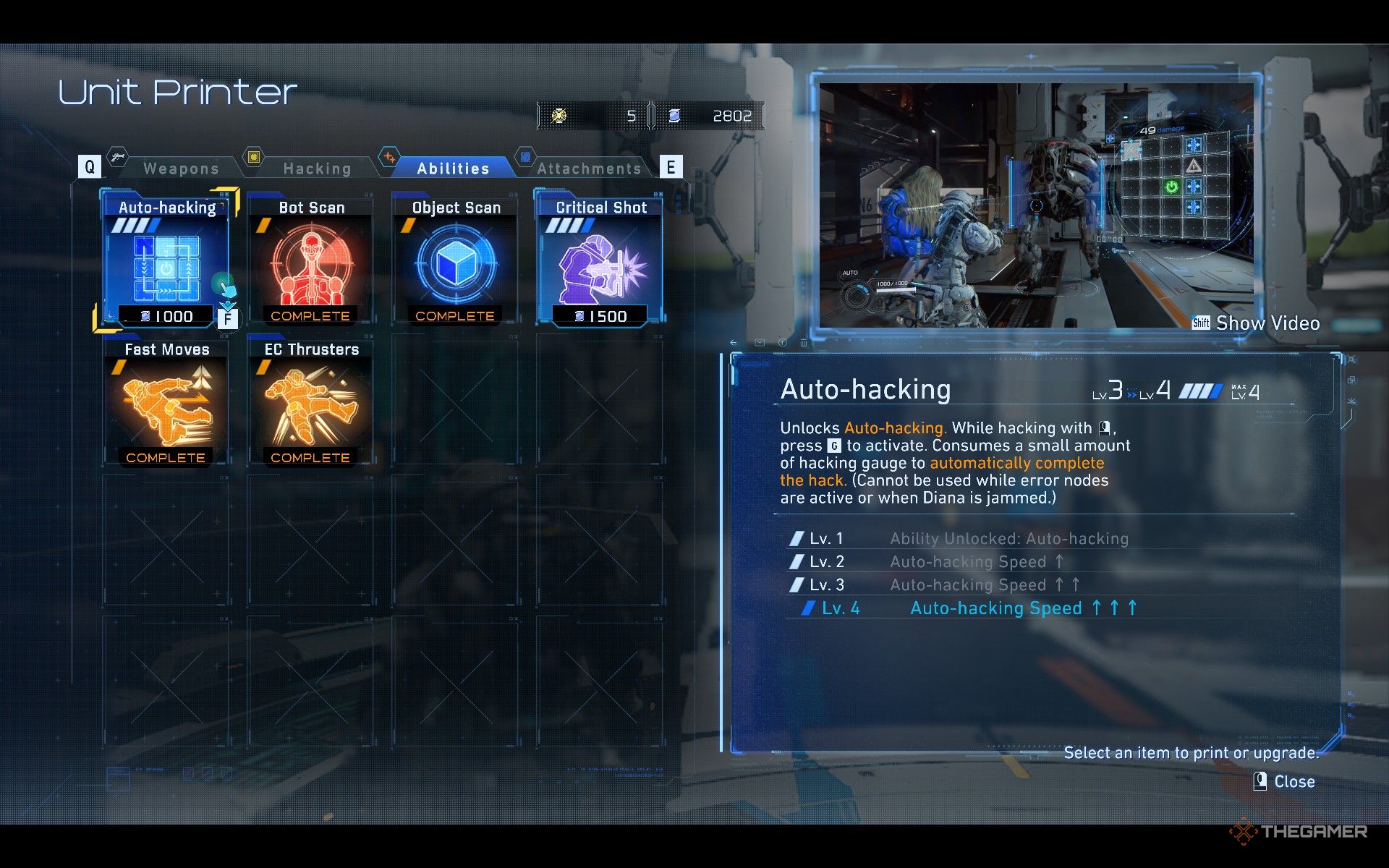Switch to the Weapons tab
Screen dimensions: 1389x868
tap(180, 169)
